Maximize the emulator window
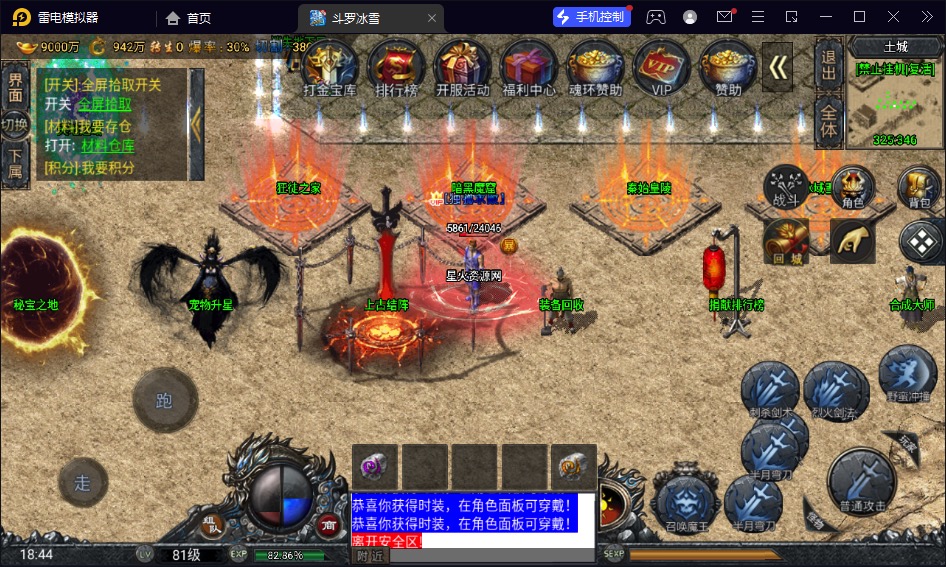The image size is (946, 567). tap(859, 17)
